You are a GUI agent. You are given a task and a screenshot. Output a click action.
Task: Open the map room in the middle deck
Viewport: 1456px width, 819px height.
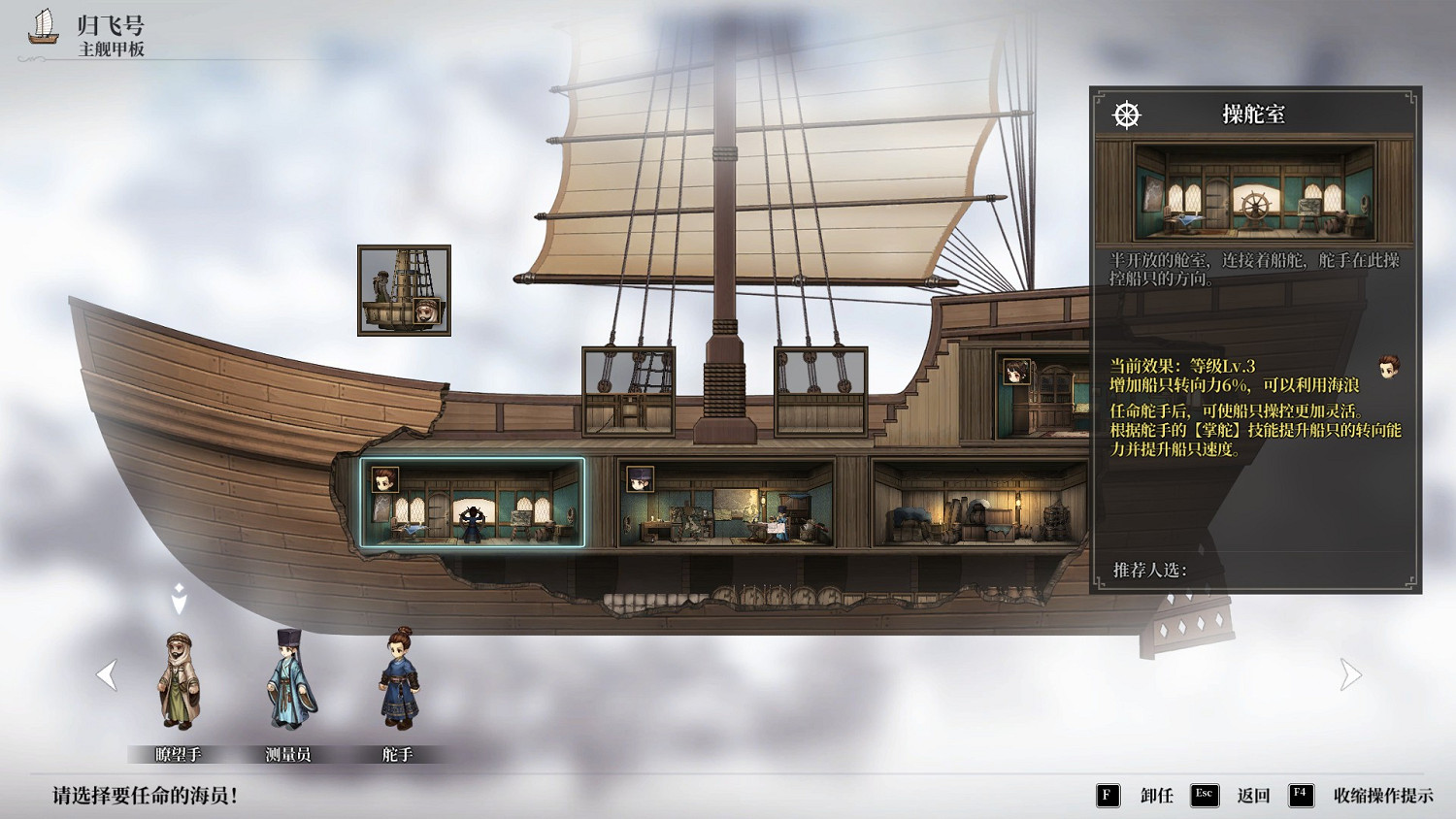click(726, 504)
